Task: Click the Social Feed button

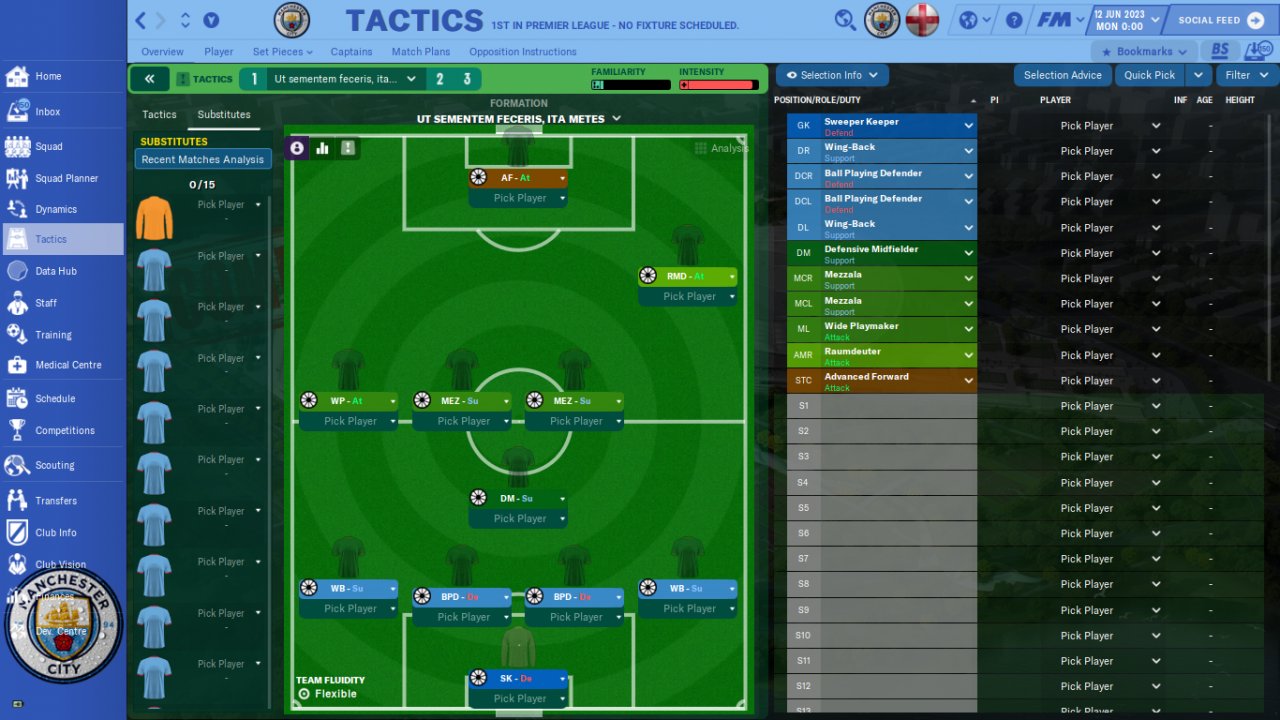Action: point(1221,20)
